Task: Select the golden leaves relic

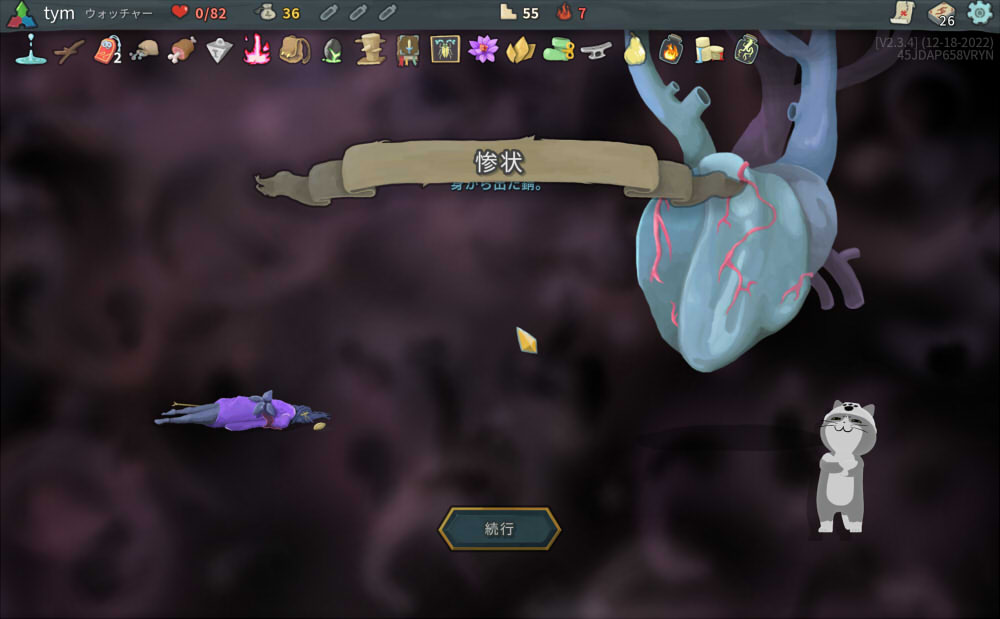Action: click(520, 49)
